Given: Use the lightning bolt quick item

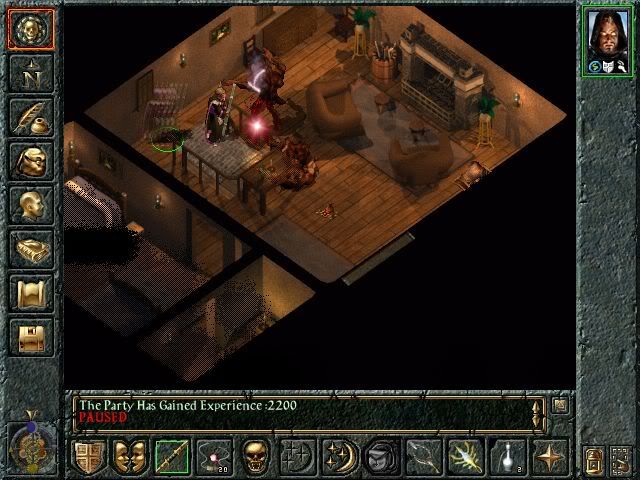Looking at the screenshot, I should tap(466, 458).
